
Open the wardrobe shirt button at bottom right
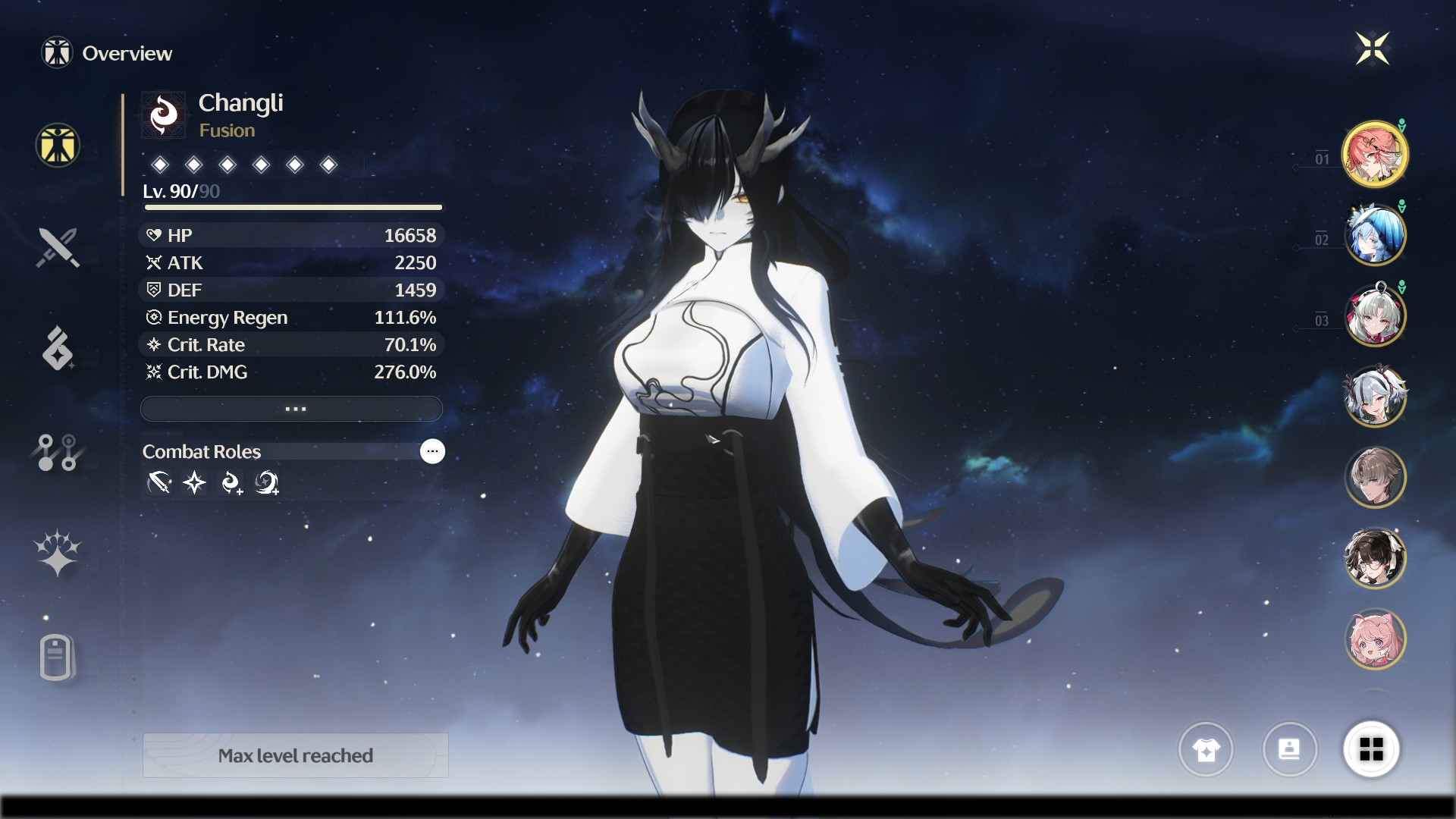[x=1206, y=750]
